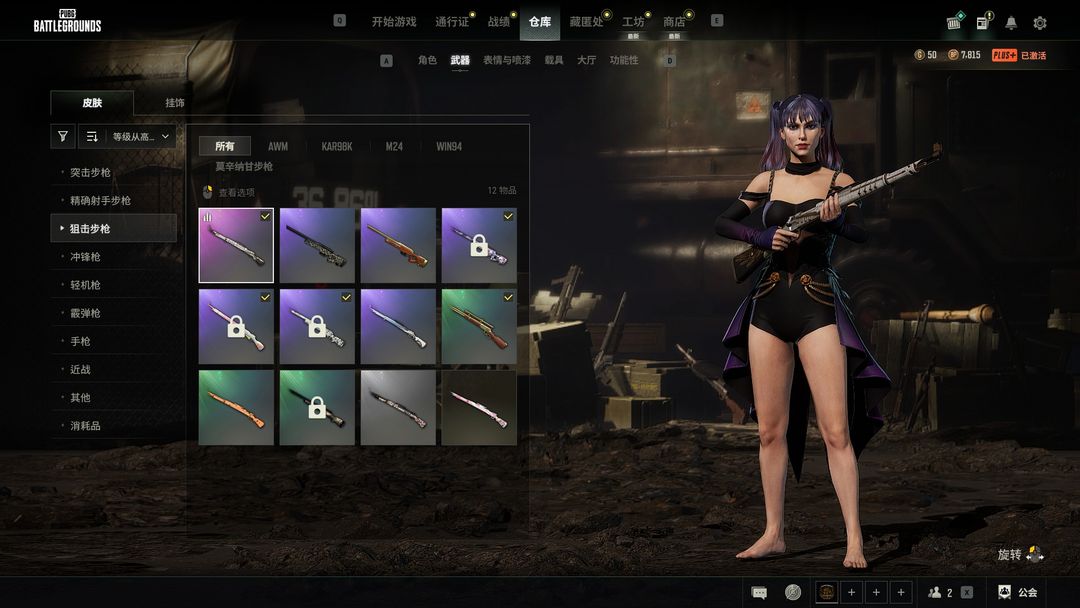1080x608 pixels.
Task: Select the 冲锋枪 weapon category
Action: pos(85,257)
